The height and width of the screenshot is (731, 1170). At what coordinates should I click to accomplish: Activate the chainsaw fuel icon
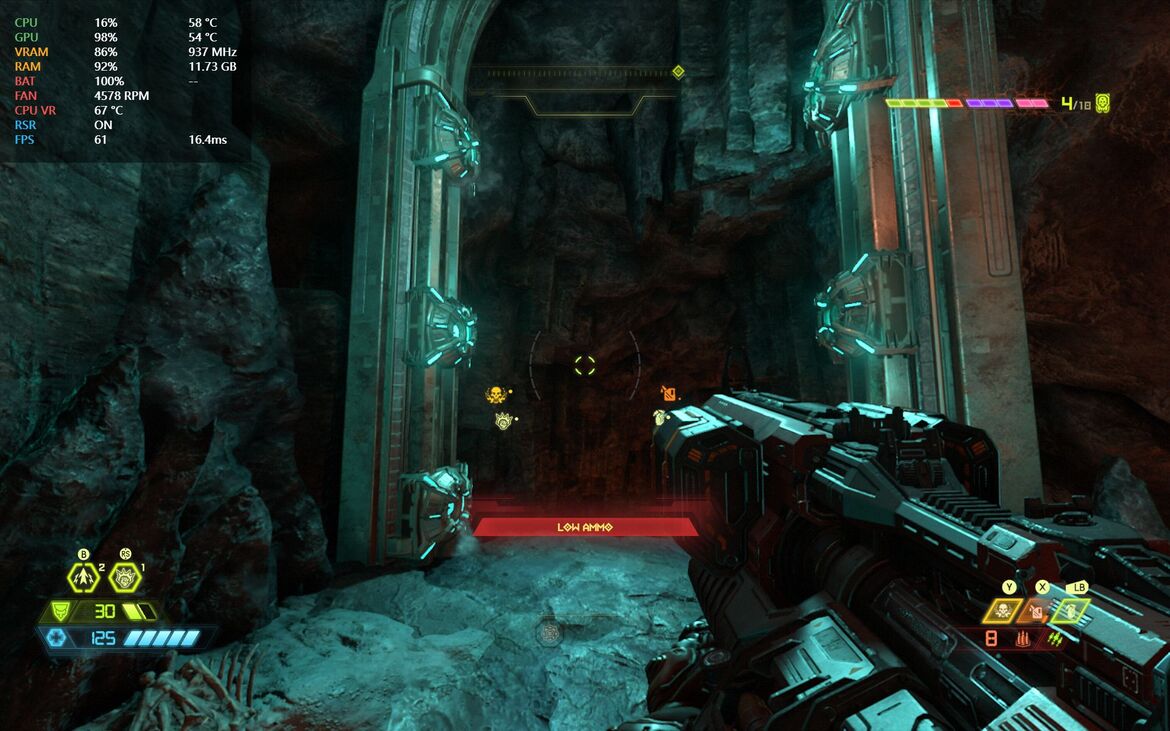click(x=1036, y=610)
